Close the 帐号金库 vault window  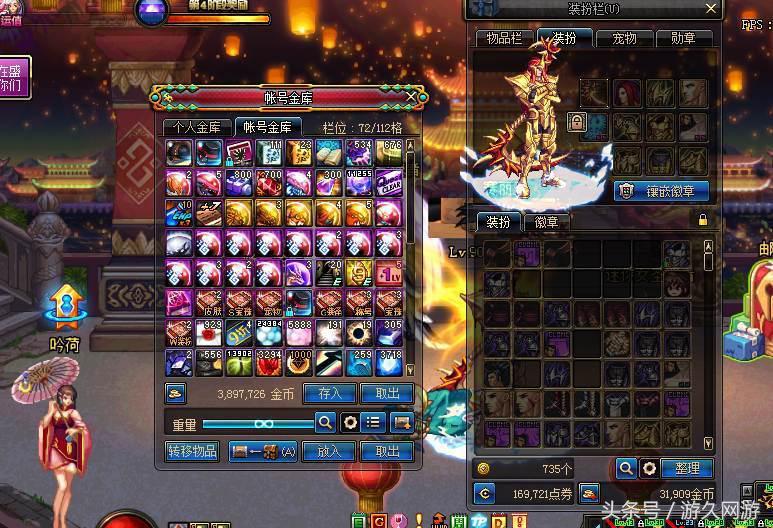click(x=411, y=97)
